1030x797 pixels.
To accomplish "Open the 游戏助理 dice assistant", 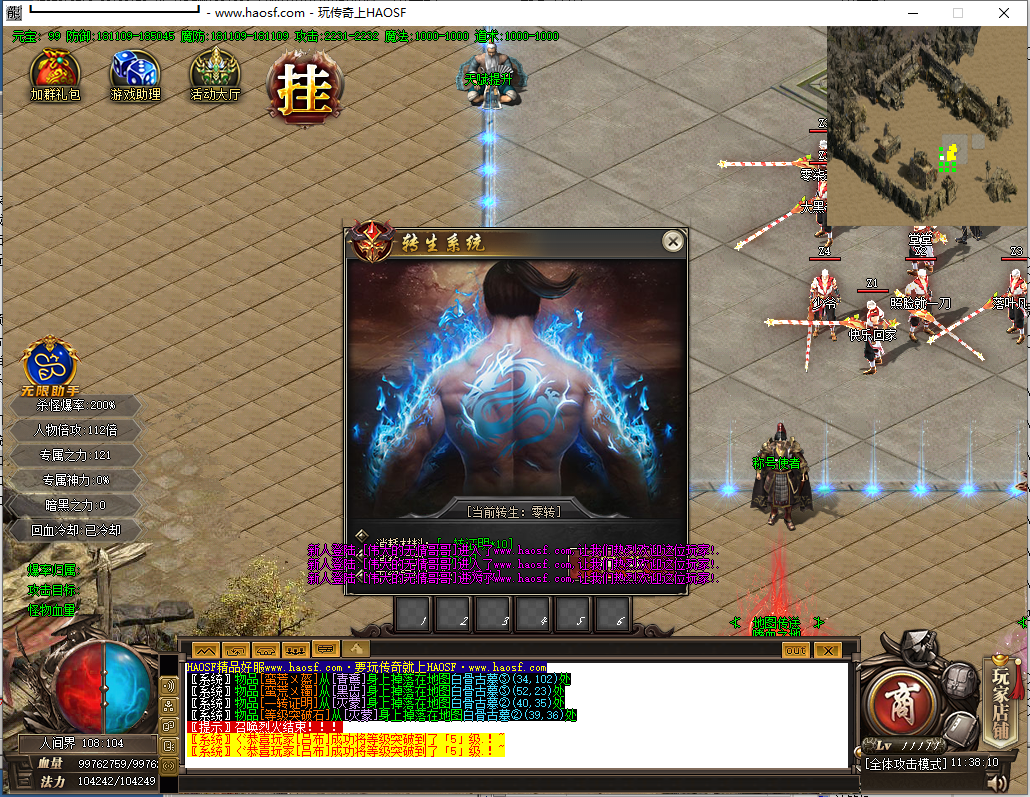I will tap(135, 71).
